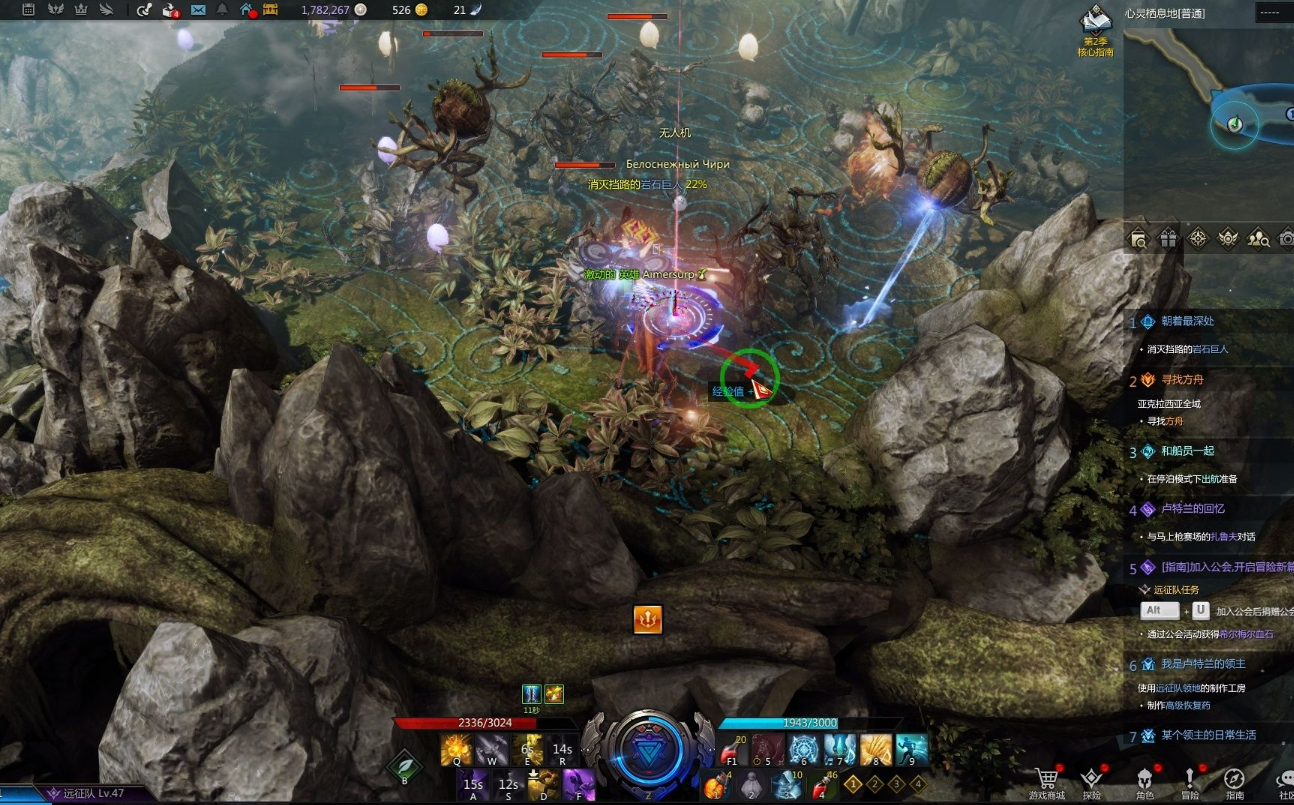Click the notification bell icon
The height and width of the screenshot is (805, 1294).
click(x=222, y=10)
